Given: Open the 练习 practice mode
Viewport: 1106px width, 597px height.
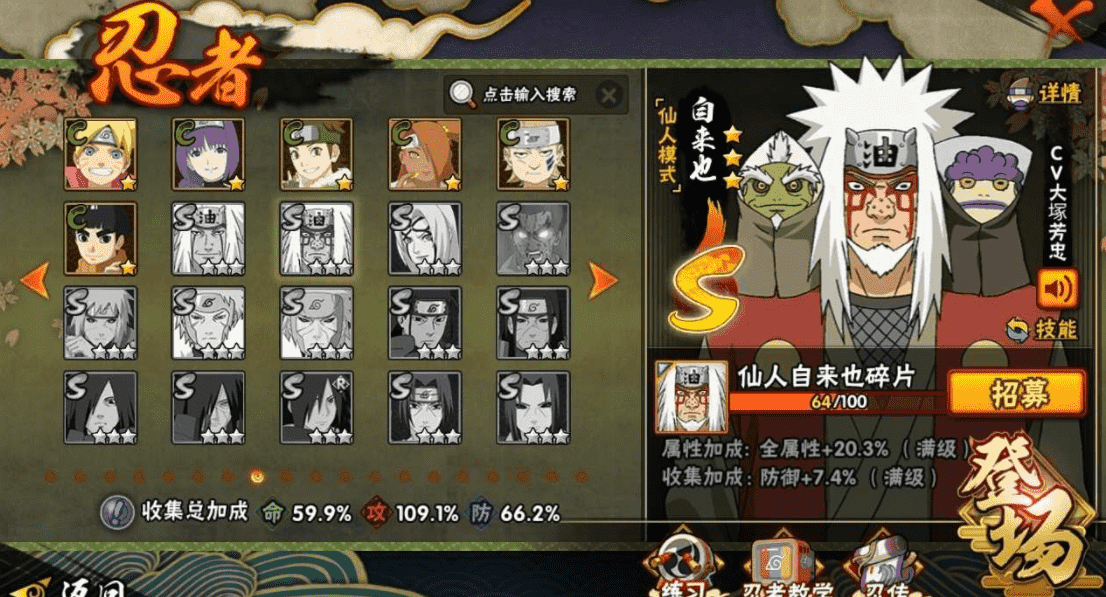Looking at the screenshot, I should click(x=680, y=570).
